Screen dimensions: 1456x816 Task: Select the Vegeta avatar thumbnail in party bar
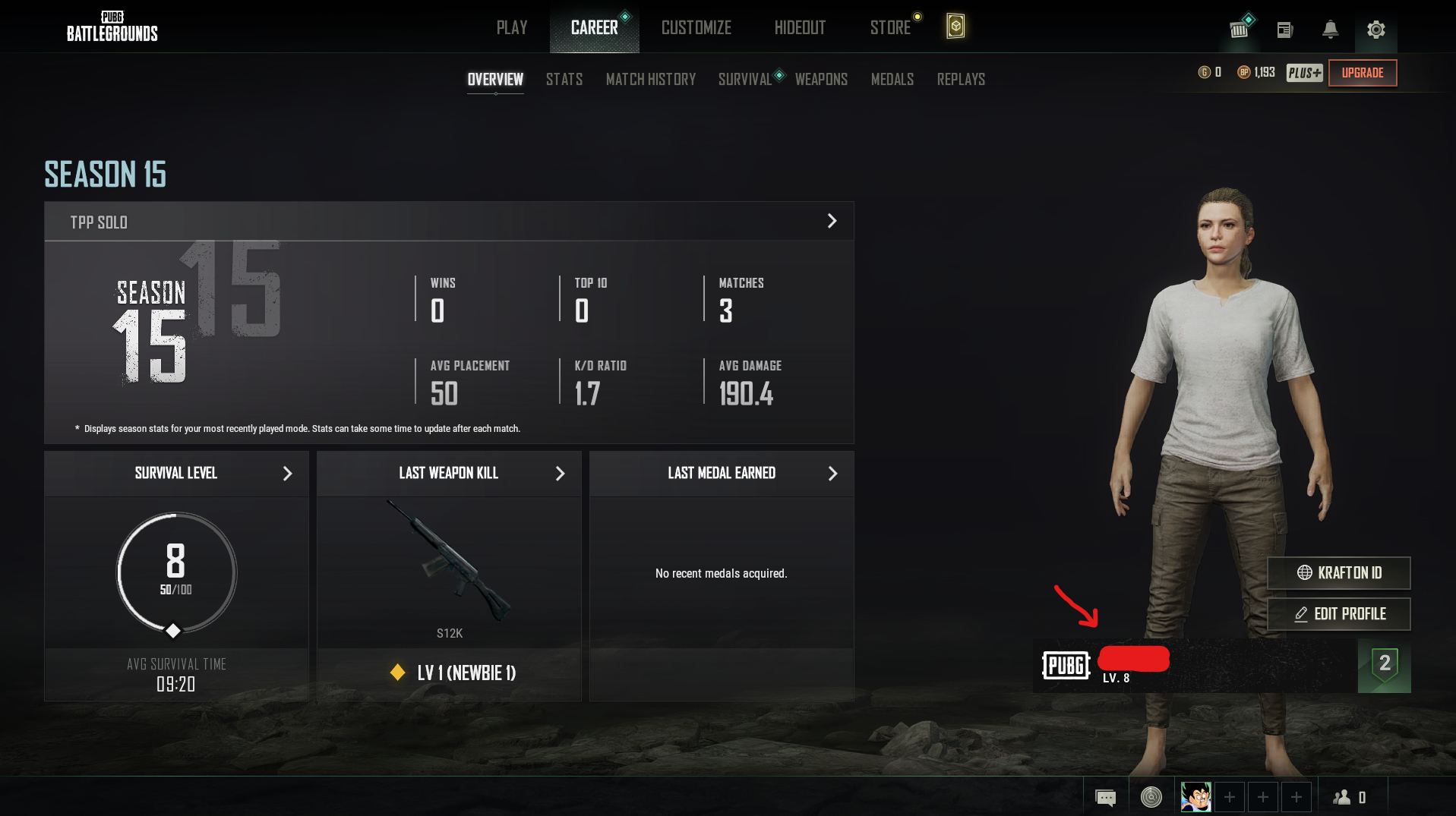(1195, 796)
